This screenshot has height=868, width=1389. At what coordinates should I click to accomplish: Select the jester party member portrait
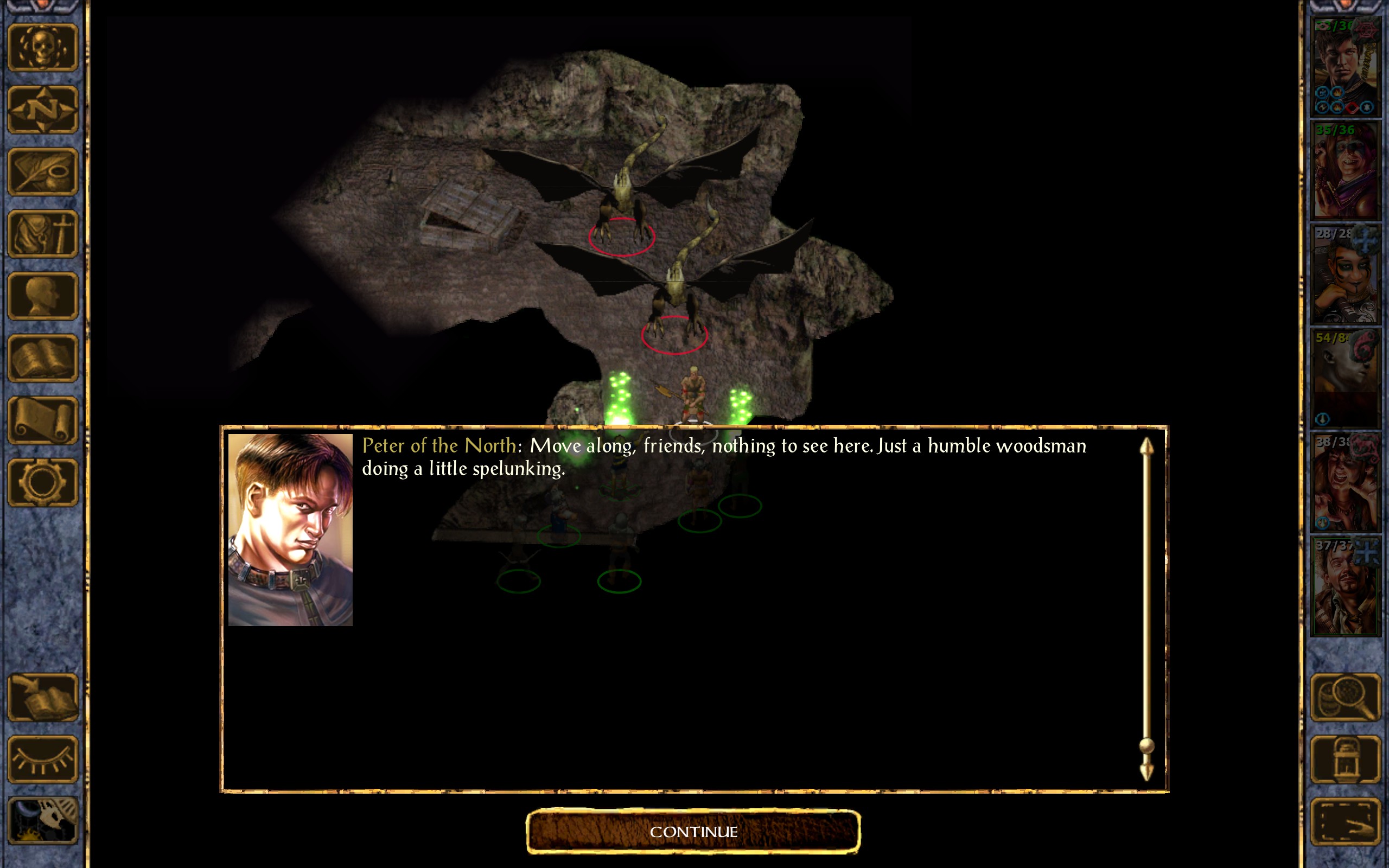pyautogui.click(x=1345, y=171)
